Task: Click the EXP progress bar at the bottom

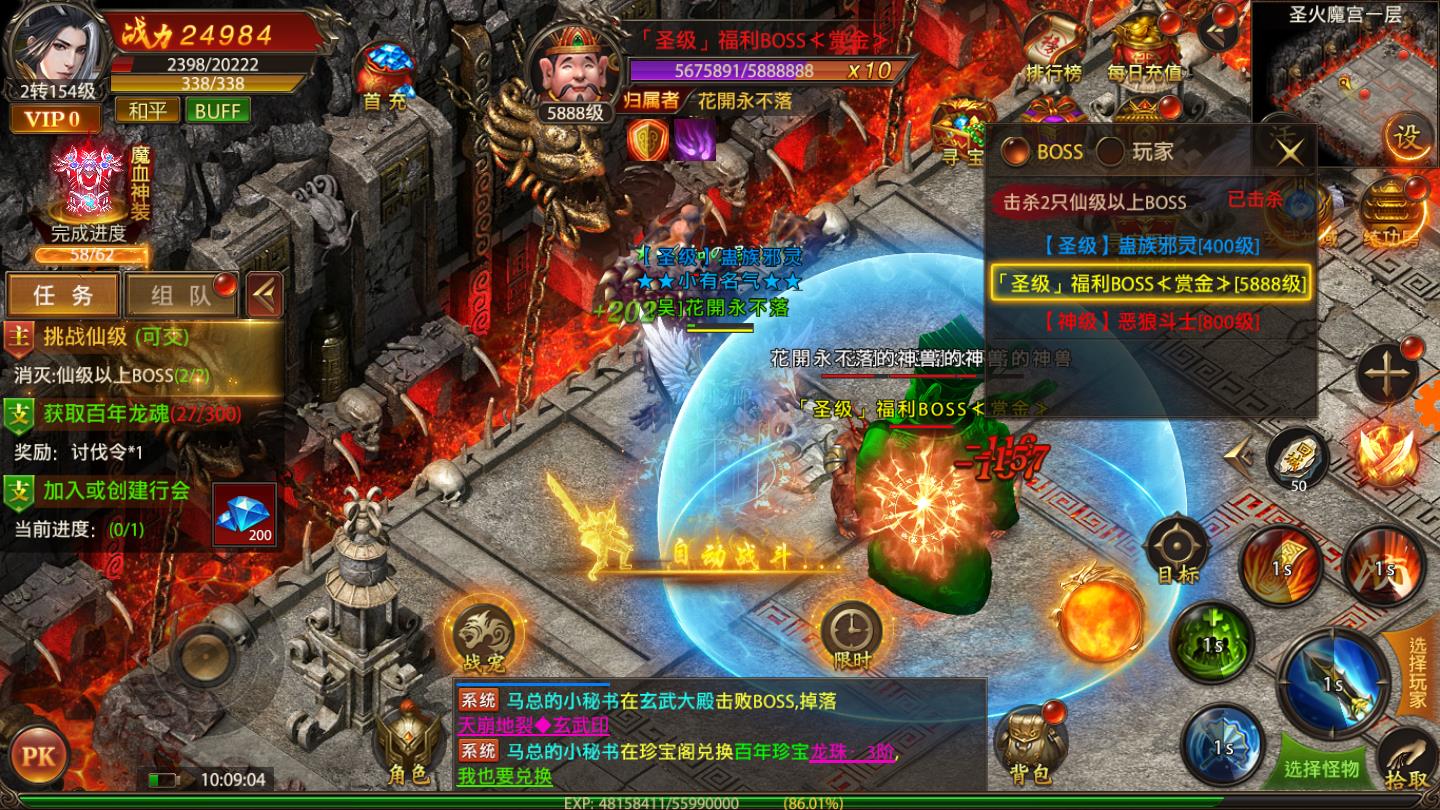Action: point(720,802)
